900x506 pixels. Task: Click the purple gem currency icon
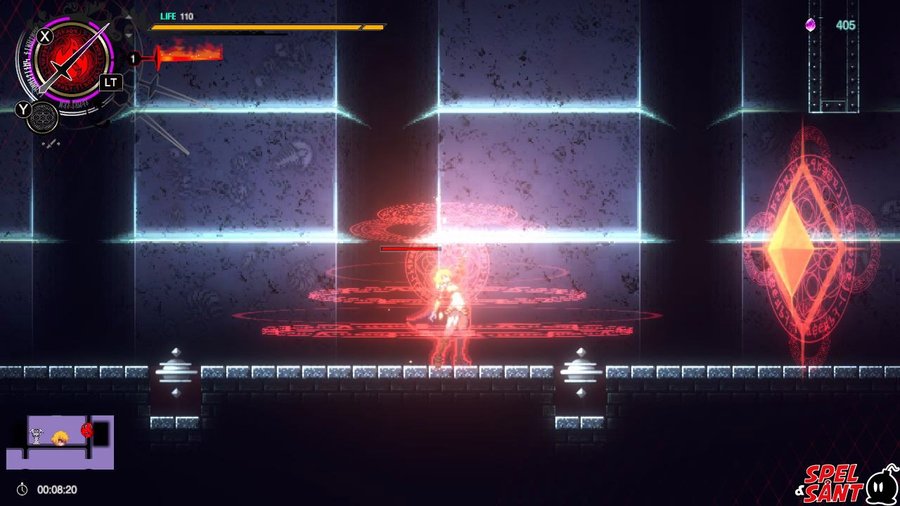click(813, 24)
